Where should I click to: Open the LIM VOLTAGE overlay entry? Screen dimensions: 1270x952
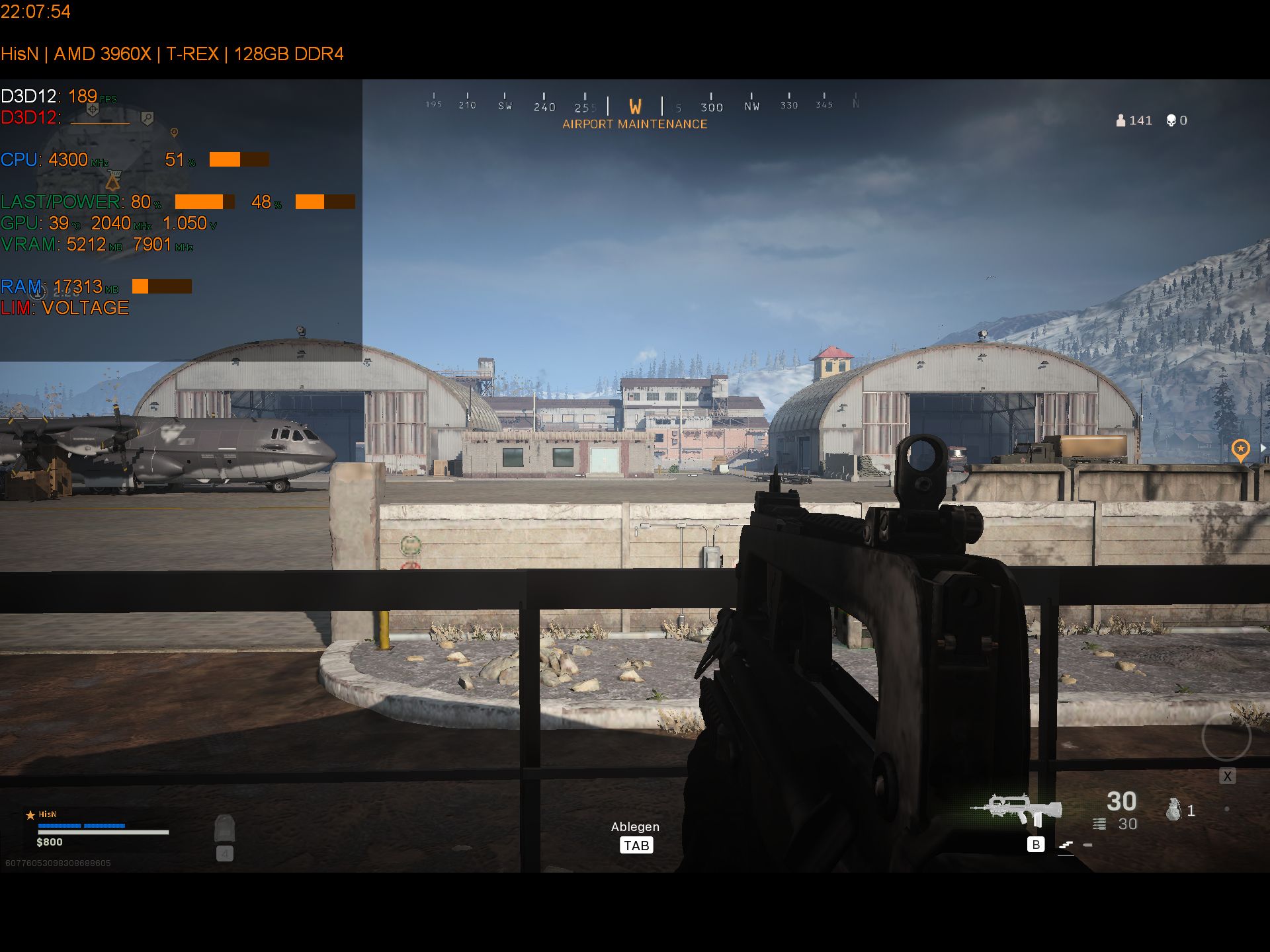coord(65,308)
